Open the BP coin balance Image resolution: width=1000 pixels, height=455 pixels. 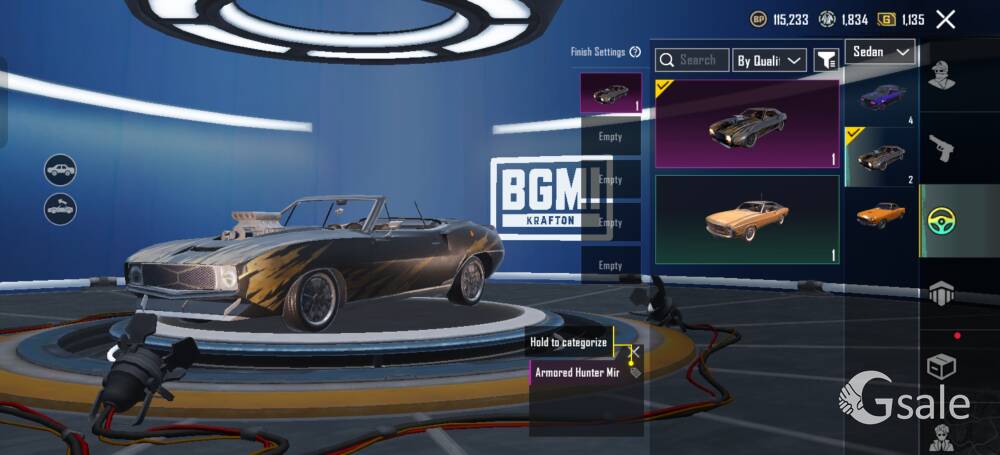pos(780,19)
